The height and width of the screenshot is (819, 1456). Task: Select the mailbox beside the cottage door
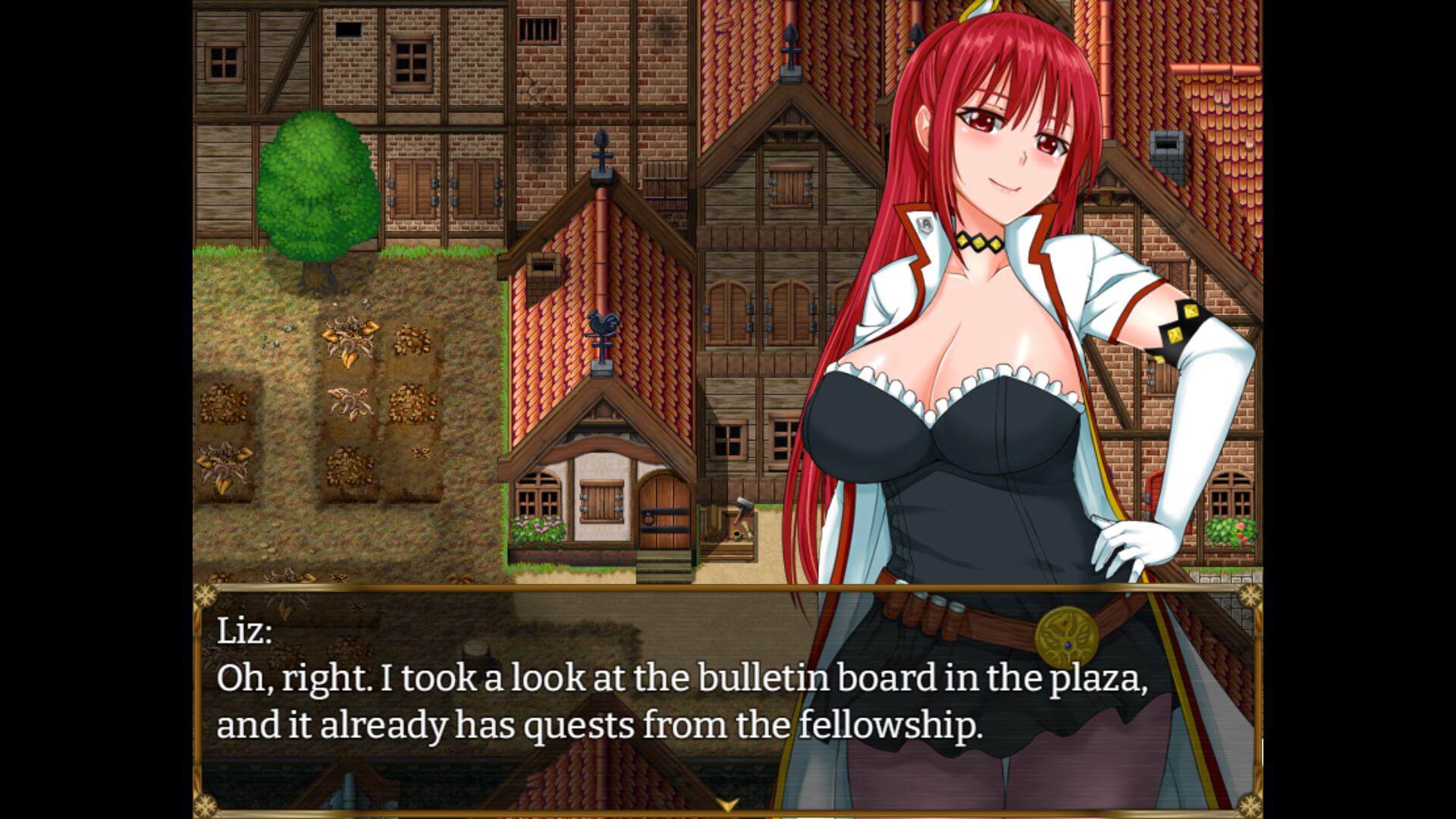(737, 531)
